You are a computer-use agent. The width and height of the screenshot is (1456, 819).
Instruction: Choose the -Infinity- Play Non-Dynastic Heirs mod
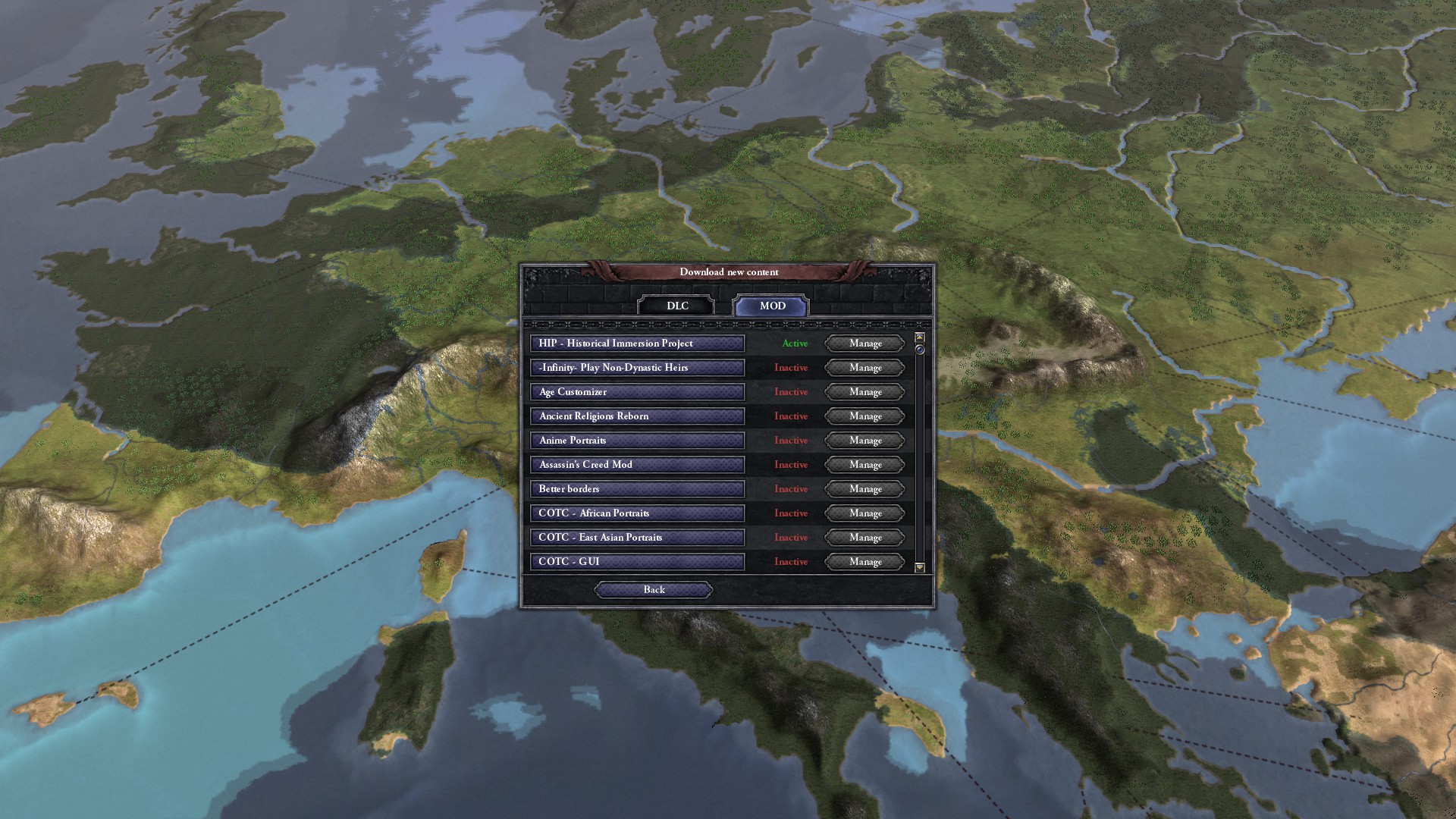pyautogui.click(x=637, y=368)
